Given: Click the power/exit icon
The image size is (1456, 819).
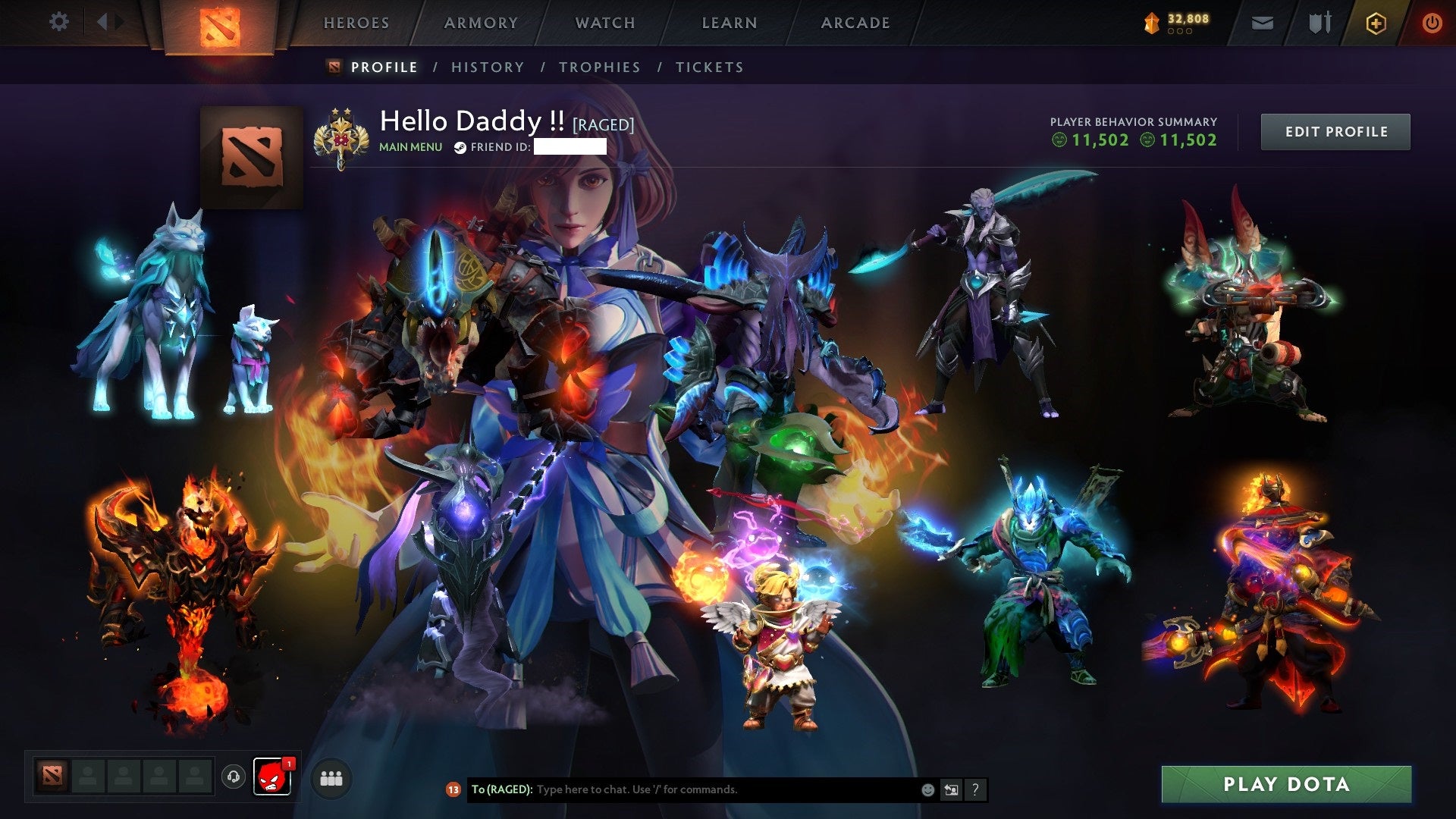Looking at the screenshot, I should pyautogui.click(x=1432, y=23).
